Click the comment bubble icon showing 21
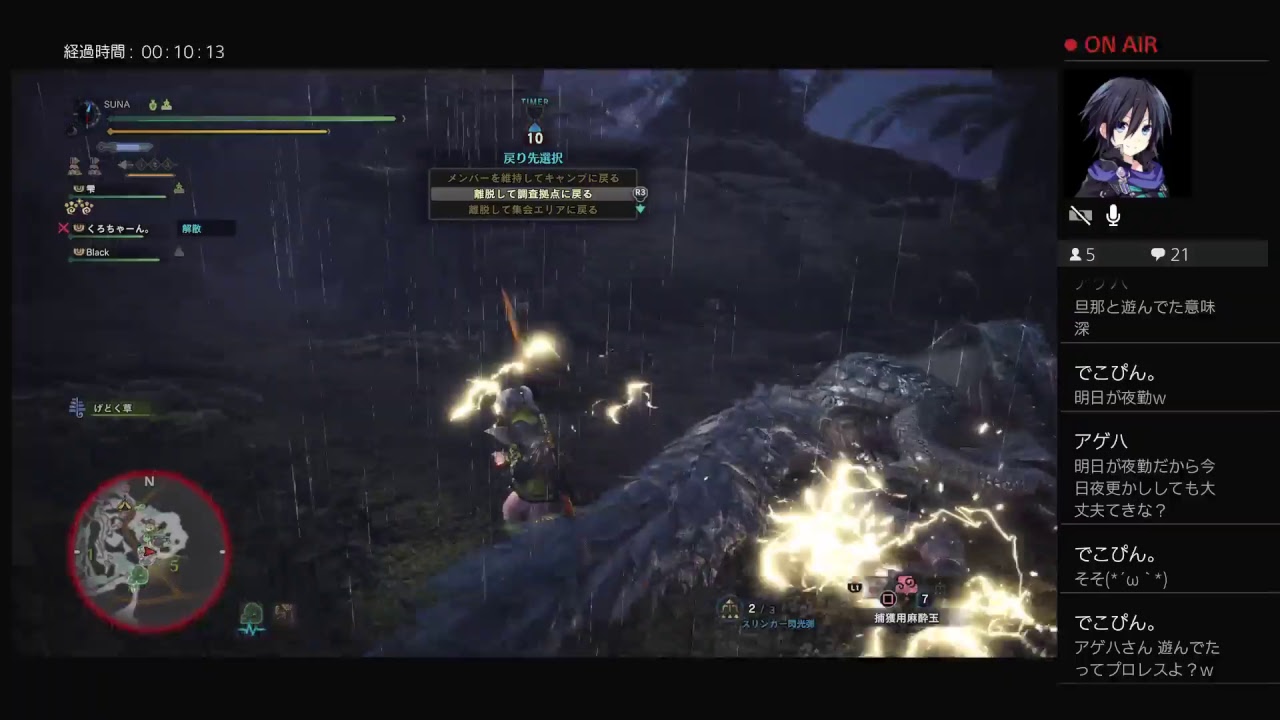1280x720 pixels. [x=1157, y=255]
